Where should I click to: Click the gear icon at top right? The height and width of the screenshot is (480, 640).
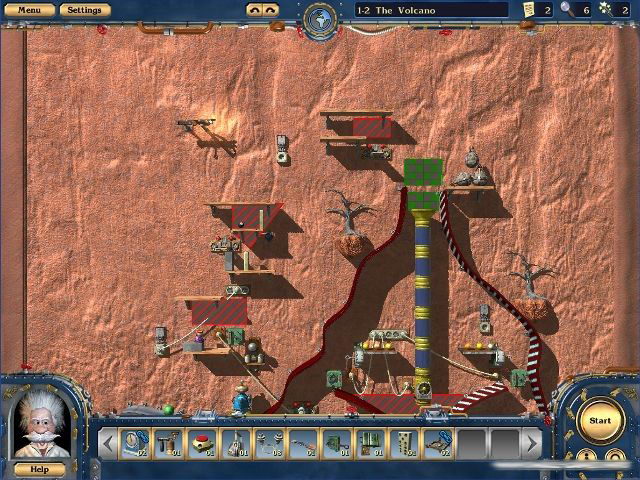tap(604, 9)
